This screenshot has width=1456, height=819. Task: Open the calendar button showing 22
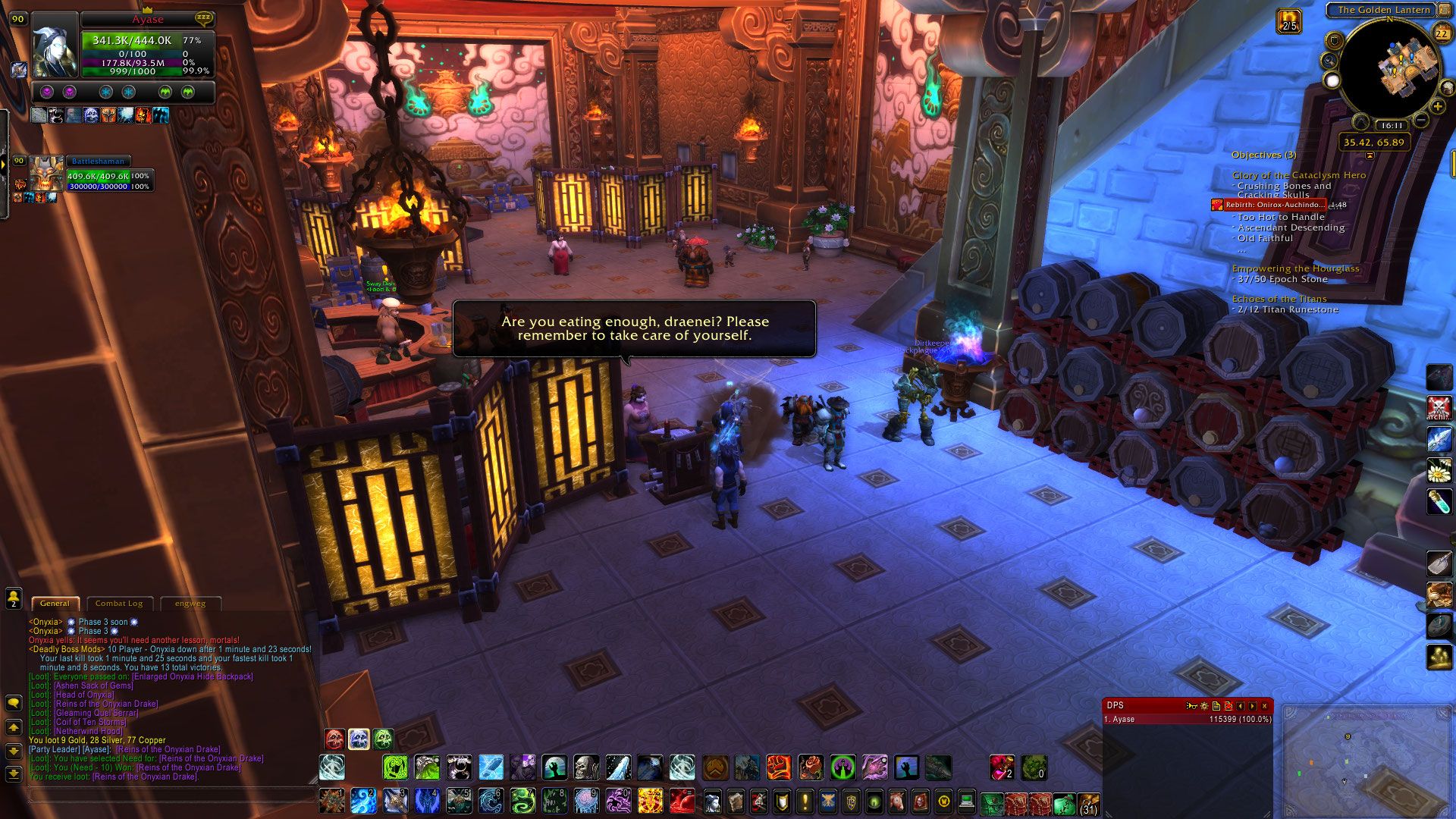[1442, 33]
